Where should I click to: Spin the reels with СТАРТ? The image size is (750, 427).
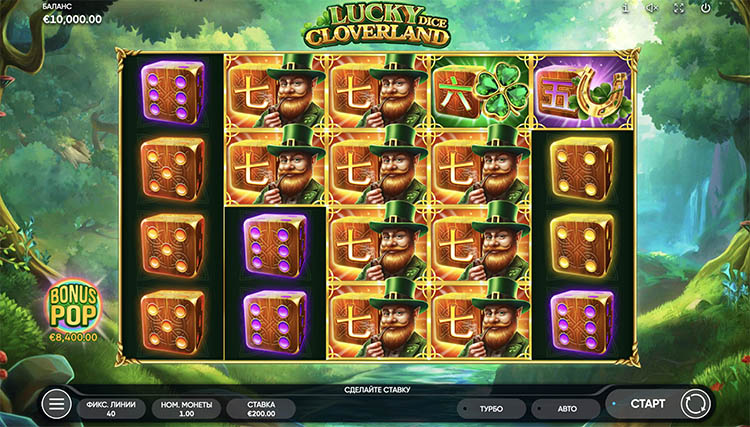[648, 404]
